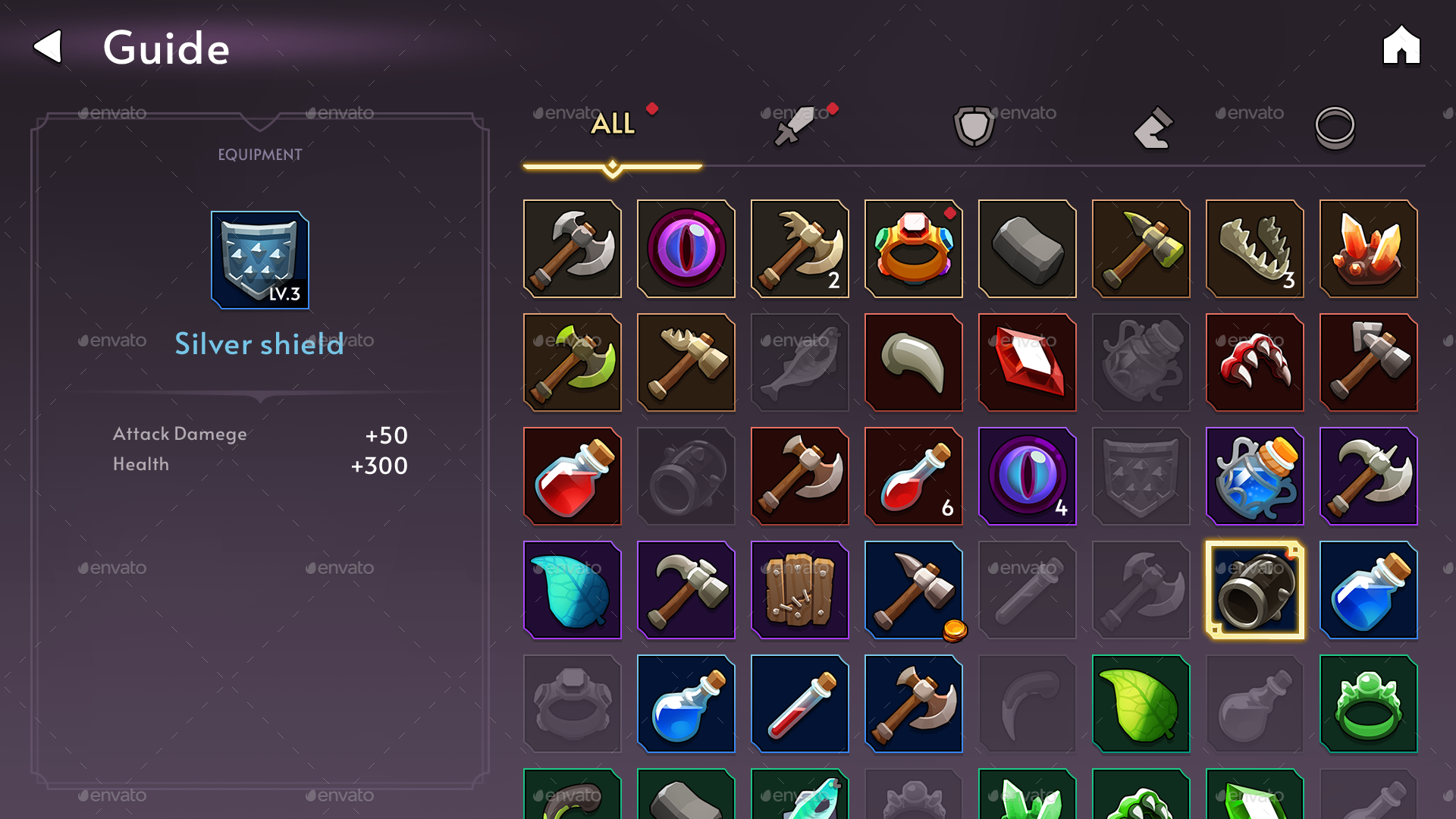Open the wooden planks item
This screenshot has height=819, width=1456.
tap(800, 590)
